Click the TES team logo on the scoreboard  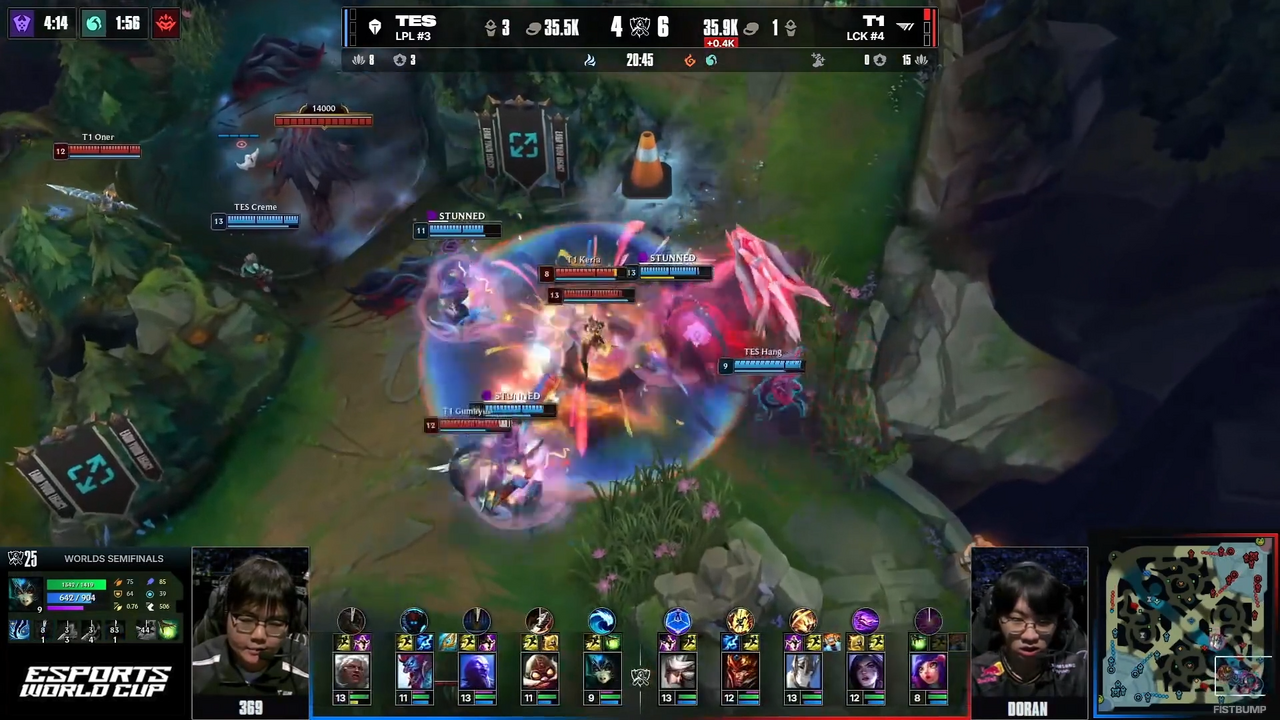tap(374, 25)
